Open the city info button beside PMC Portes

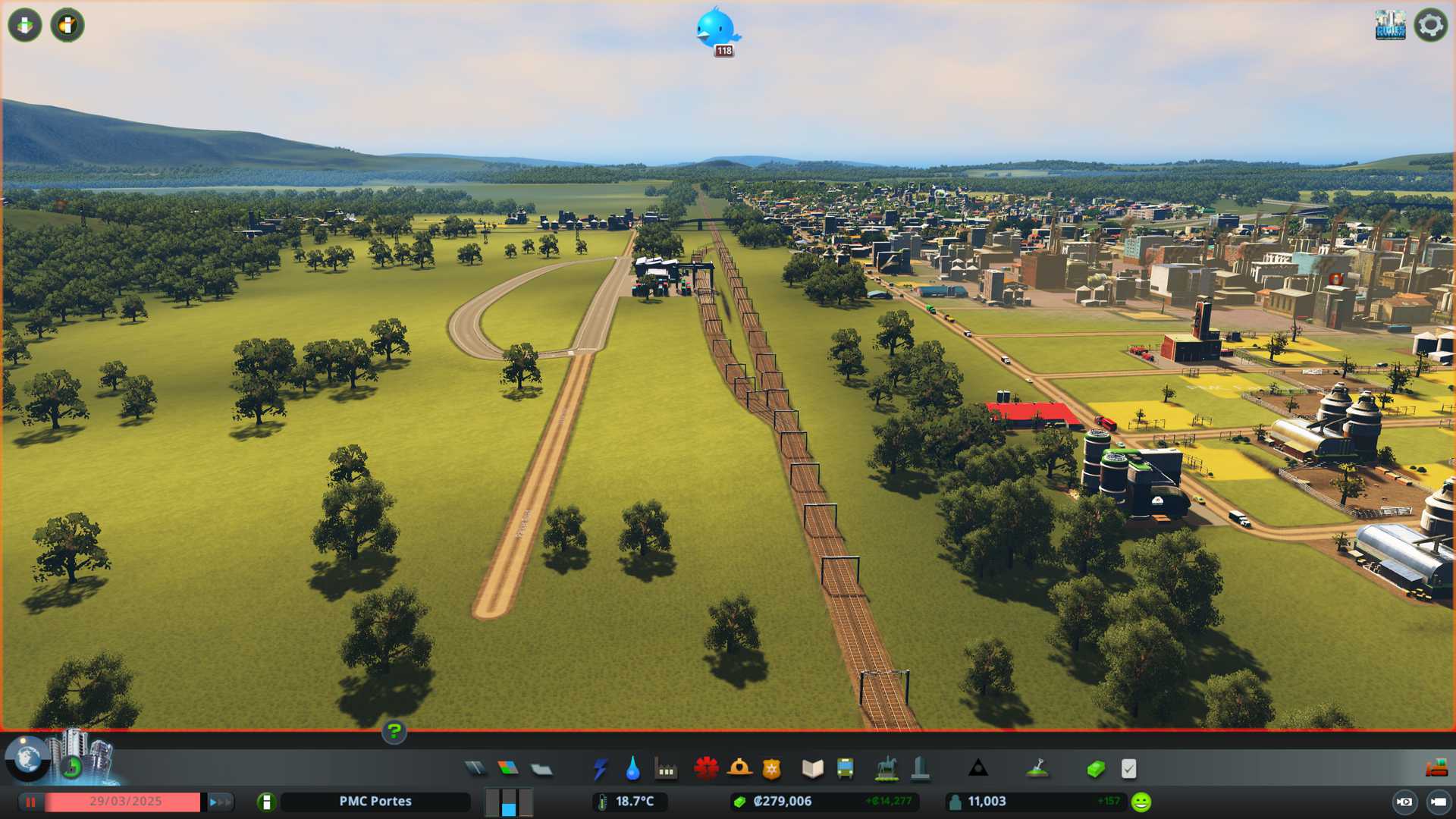pos(266,802)
